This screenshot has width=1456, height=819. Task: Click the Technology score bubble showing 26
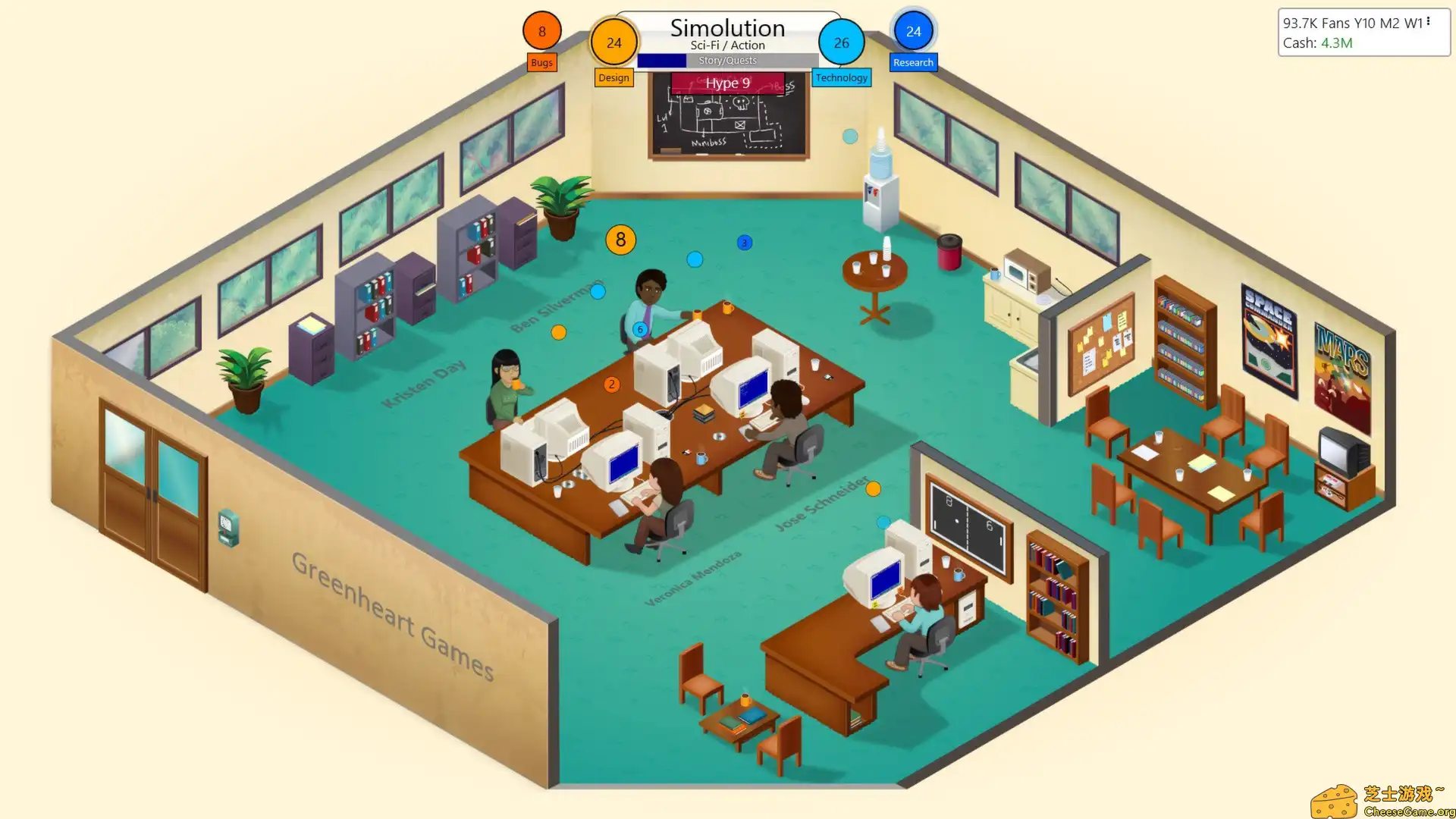coord(842,43)
